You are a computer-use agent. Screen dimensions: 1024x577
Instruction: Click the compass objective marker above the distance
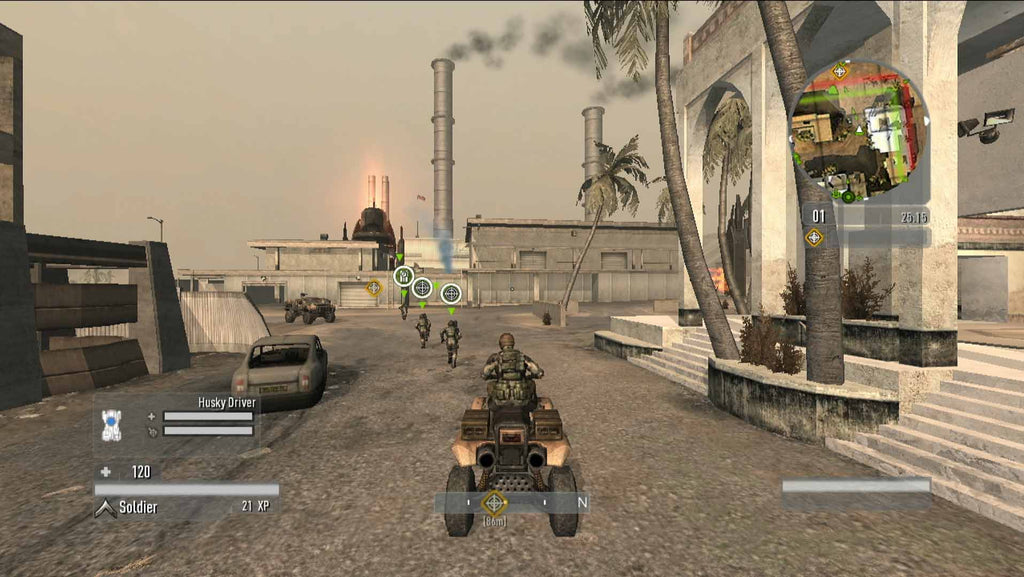click(x=494, y=502)
